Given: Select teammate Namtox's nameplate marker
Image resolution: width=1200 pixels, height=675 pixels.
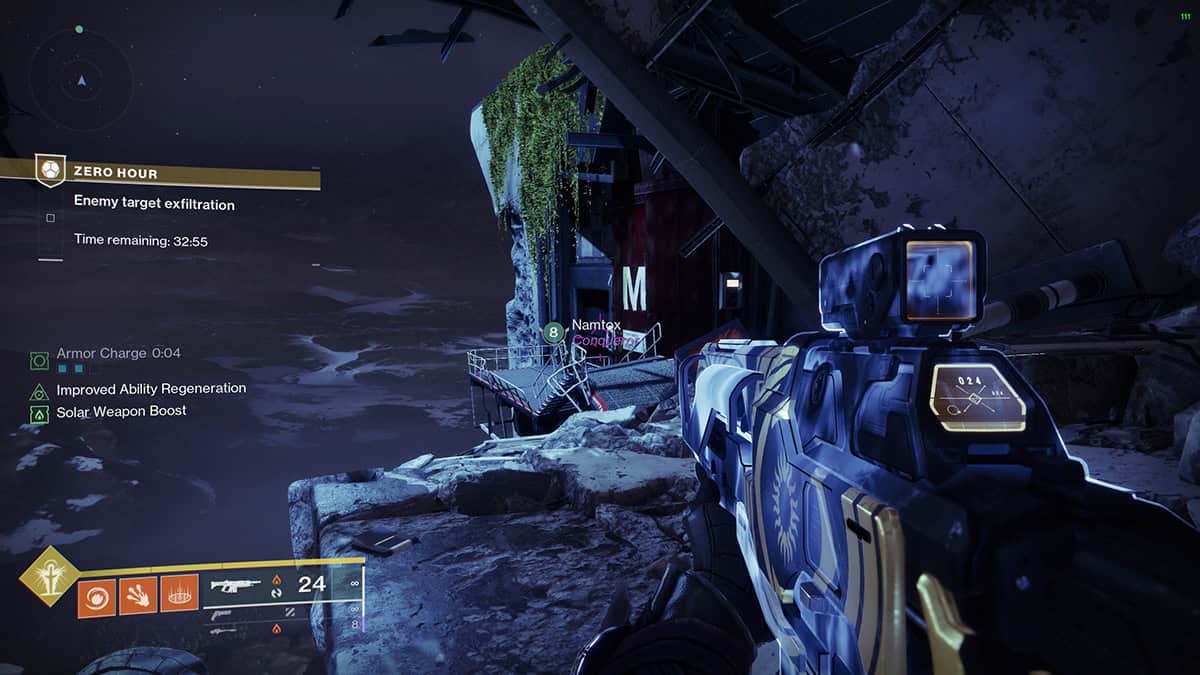Looking at the screenshot, I should point(553,333).
